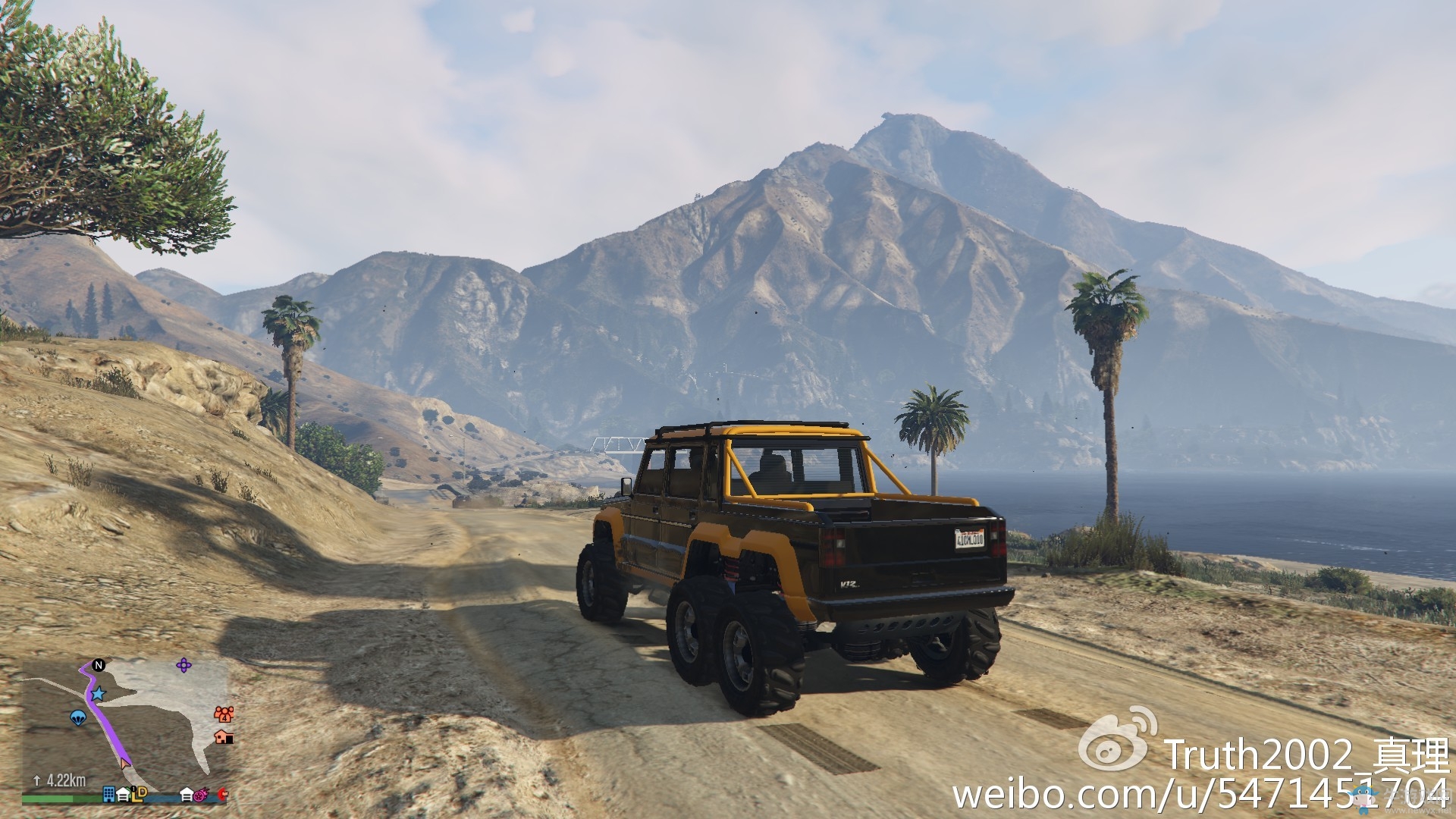Select the blue office building blip
The height and width of the screenshot is (819, 1456).
[x=108, y=795]
